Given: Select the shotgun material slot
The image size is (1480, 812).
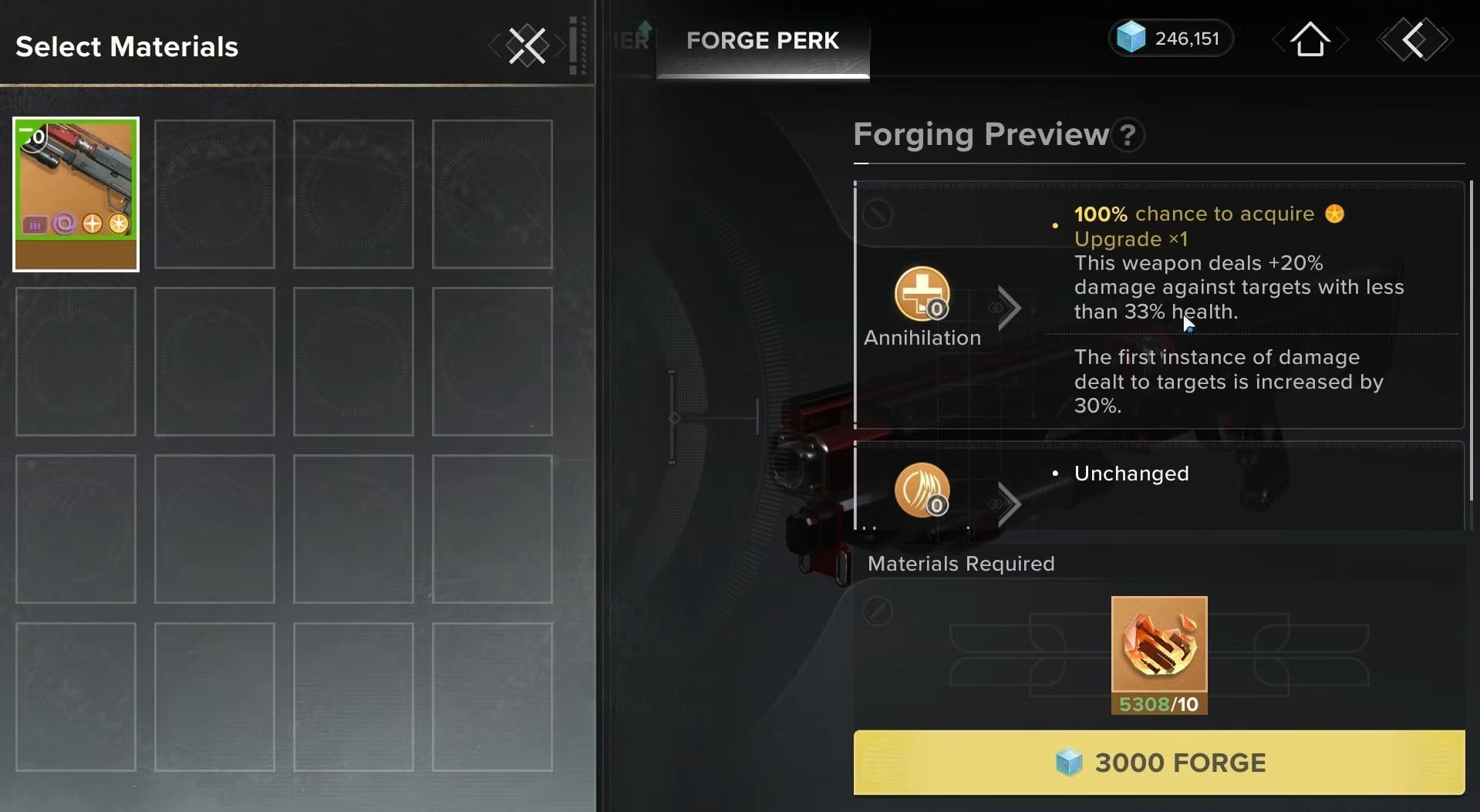Looking at the screenshot, I should point(76,194).
